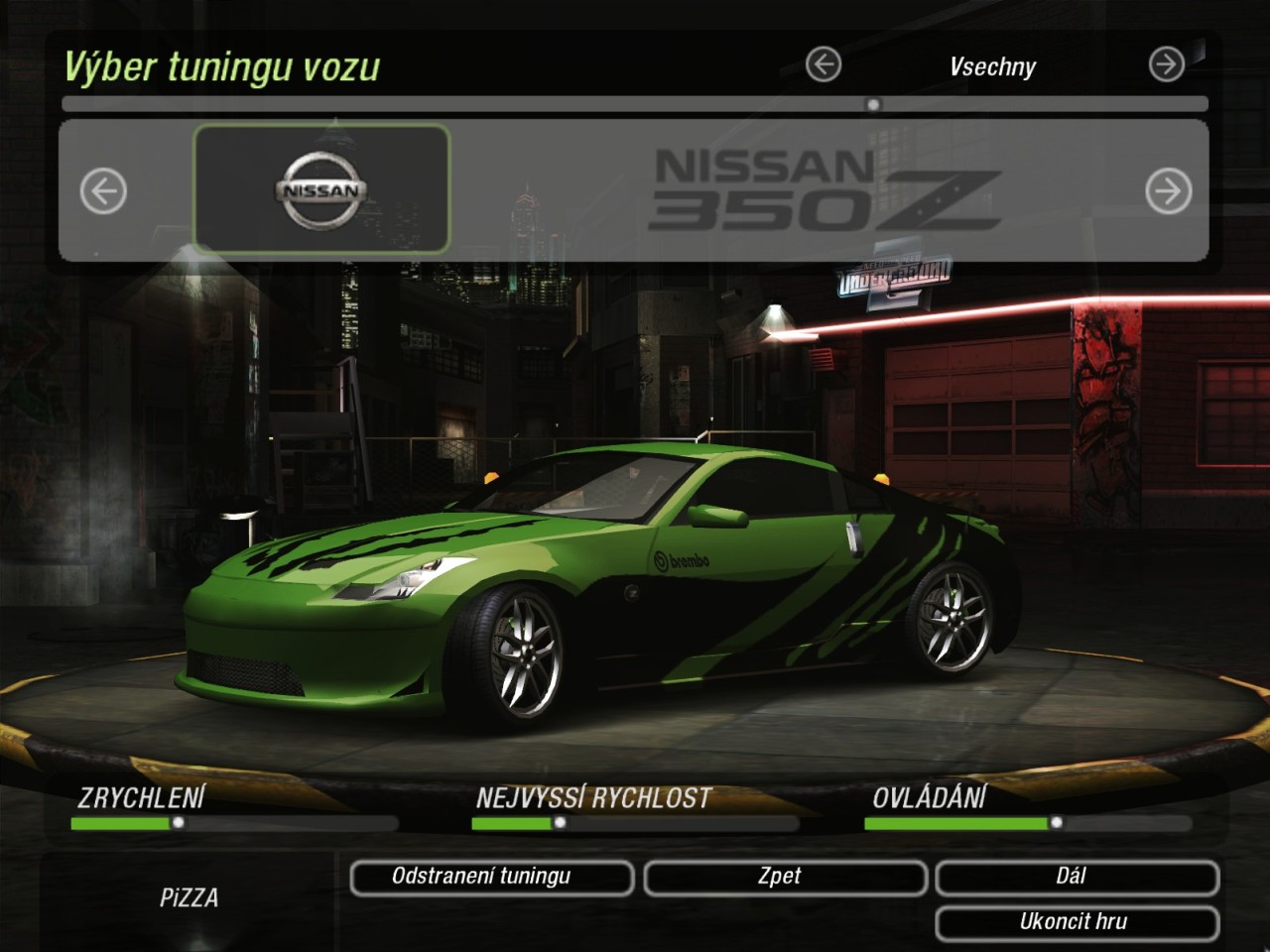Quit using the Ukoncit hru button

[x=1077, y=923]
